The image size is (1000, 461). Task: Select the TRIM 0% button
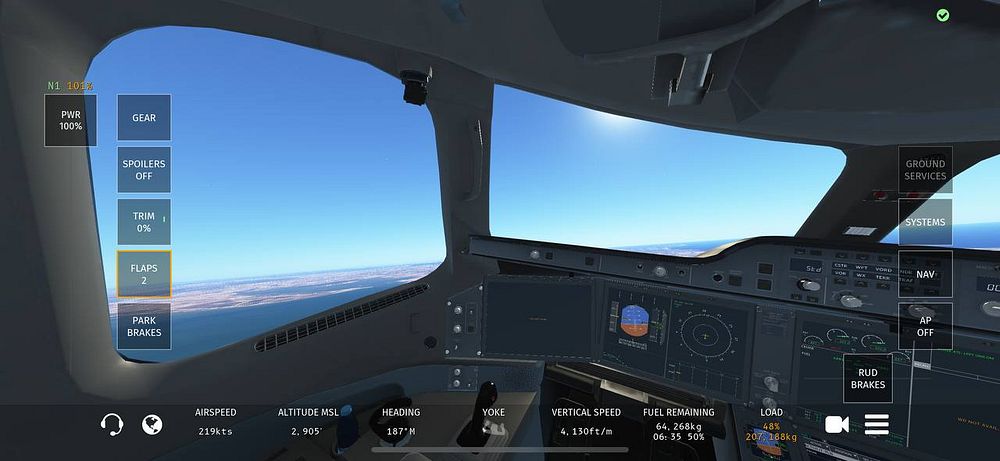pyautogui.click(x=144, y=222)
